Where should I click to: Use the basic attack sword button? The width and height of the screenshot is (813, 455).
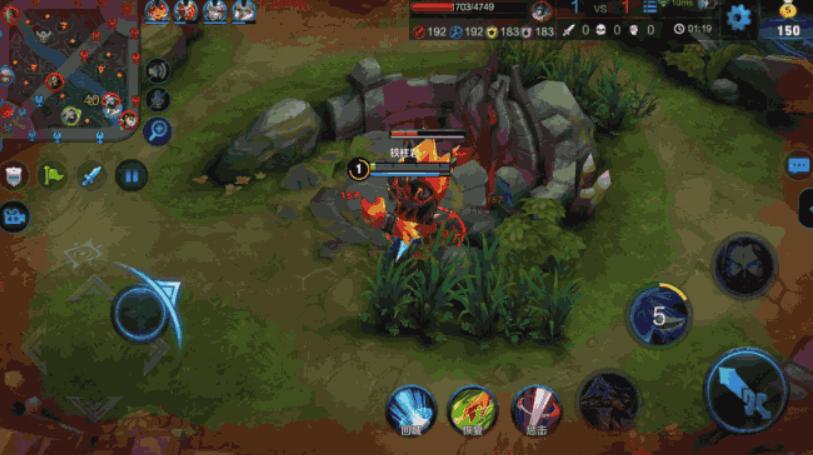[x=746, y=391]
